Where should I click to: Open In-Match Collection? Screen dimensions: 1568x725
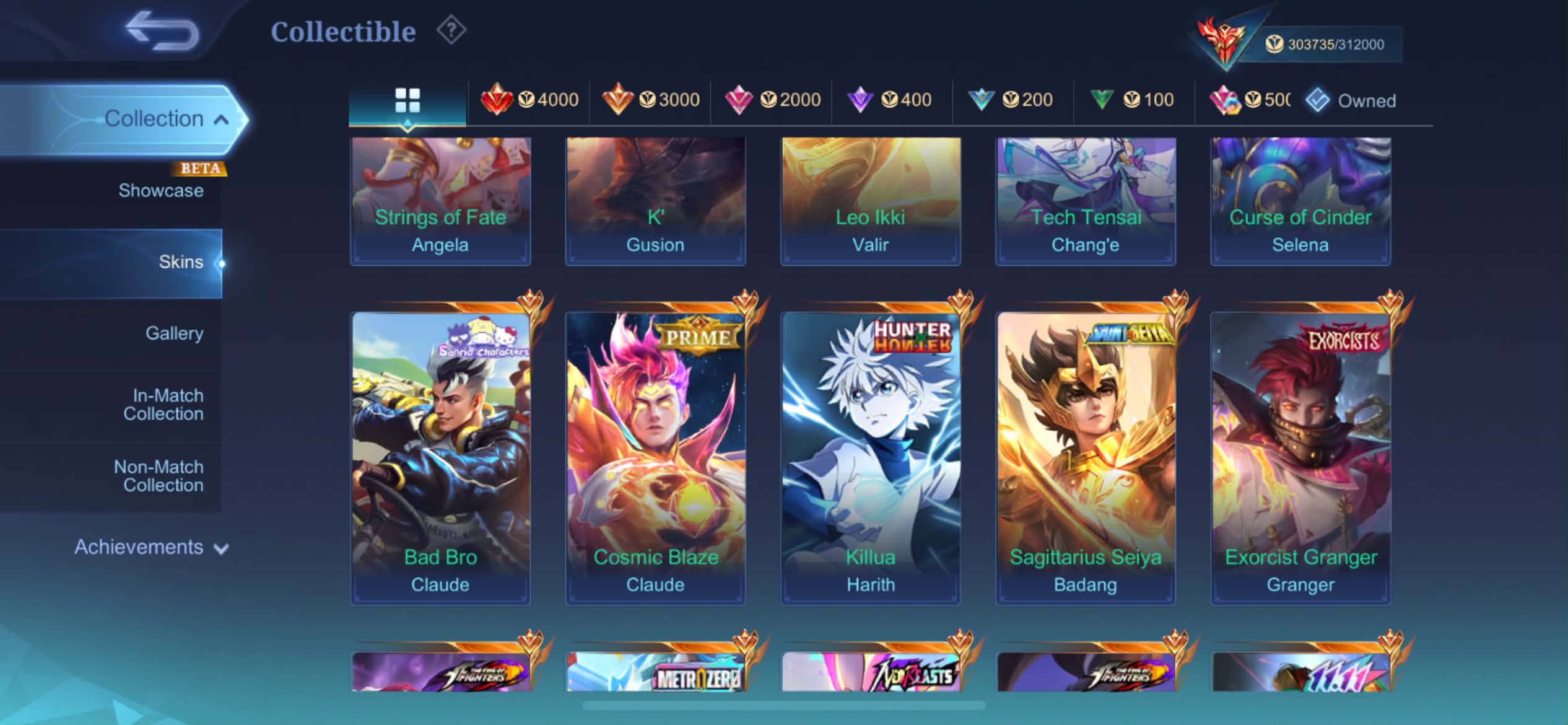coord(163,405)
